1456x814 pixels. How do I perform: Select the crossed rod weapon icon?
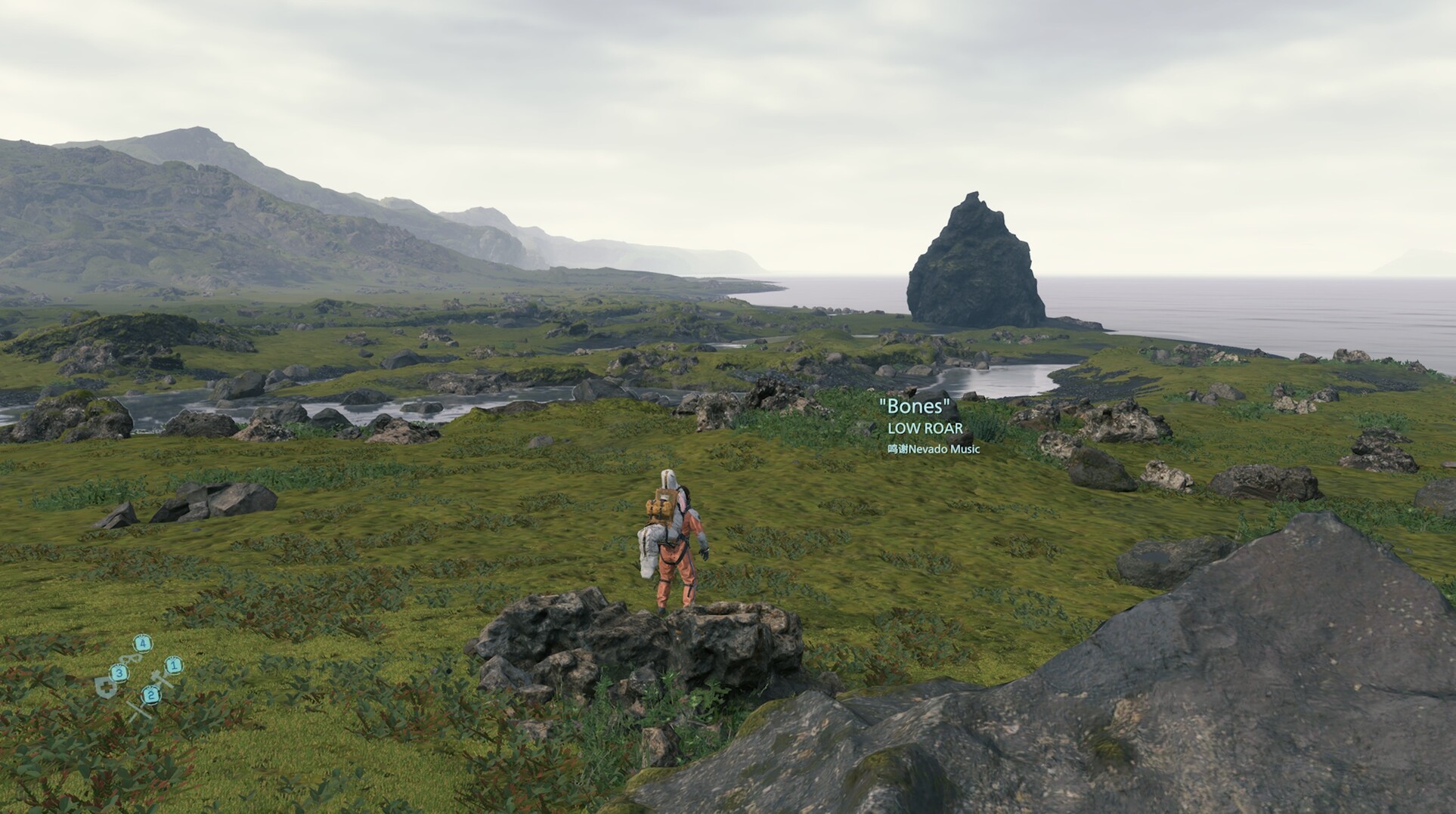click(136, 710)
